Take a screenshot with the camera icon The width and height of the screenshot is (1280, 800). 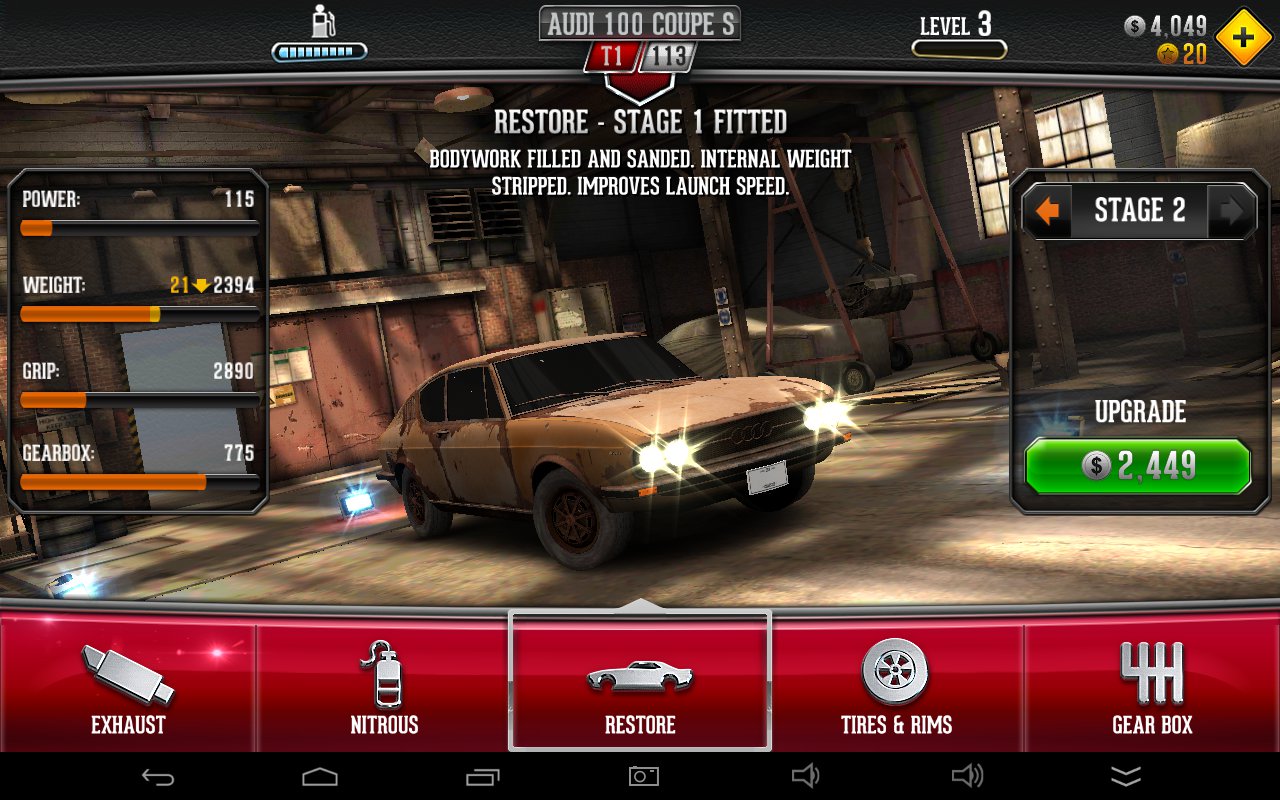(640, 776)
